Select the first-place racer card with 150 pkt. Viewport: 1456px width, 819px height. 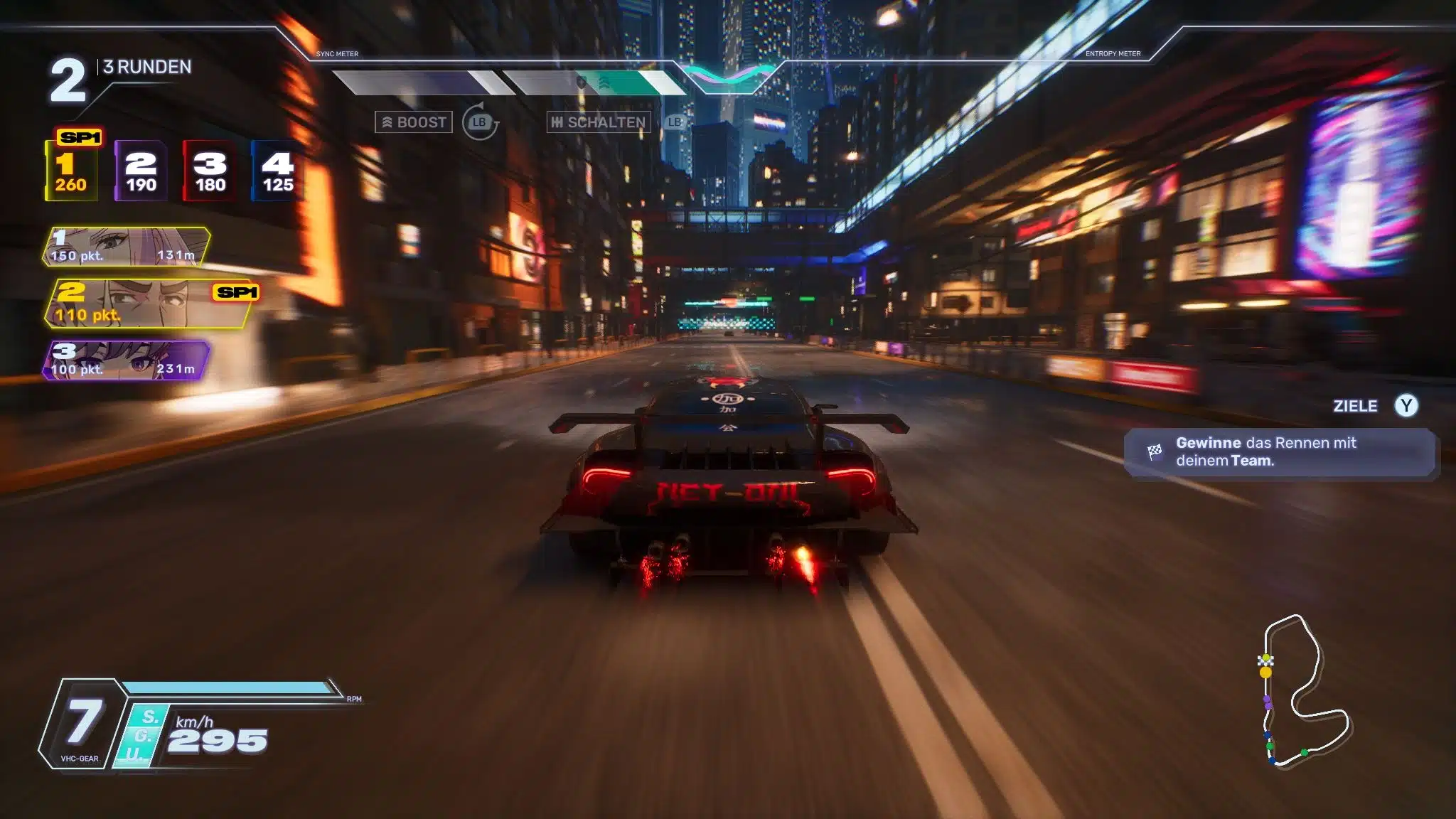point(127,247)
